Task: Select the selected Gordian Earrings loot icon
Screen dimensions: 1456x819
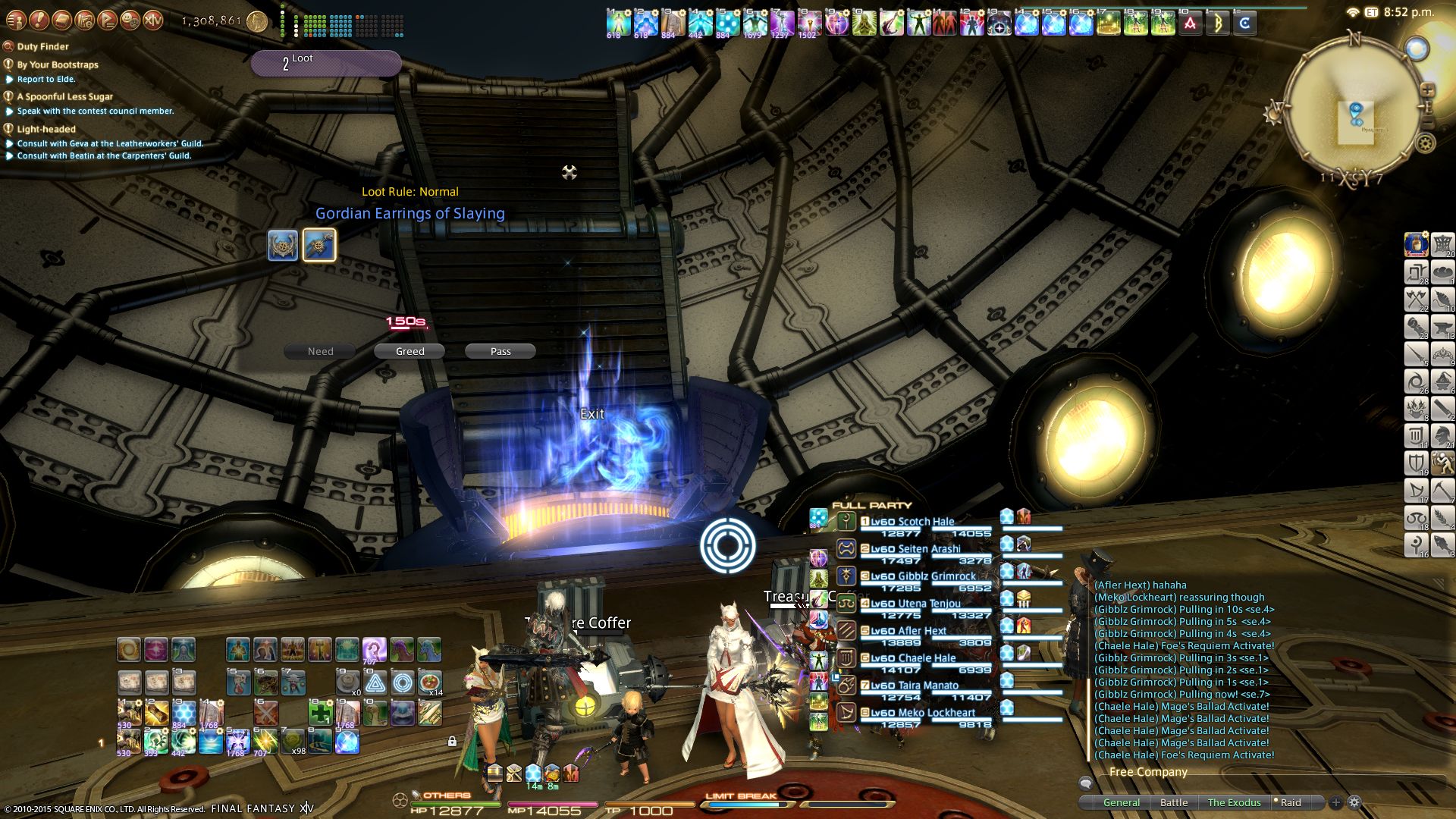Action: pos(319,246)
